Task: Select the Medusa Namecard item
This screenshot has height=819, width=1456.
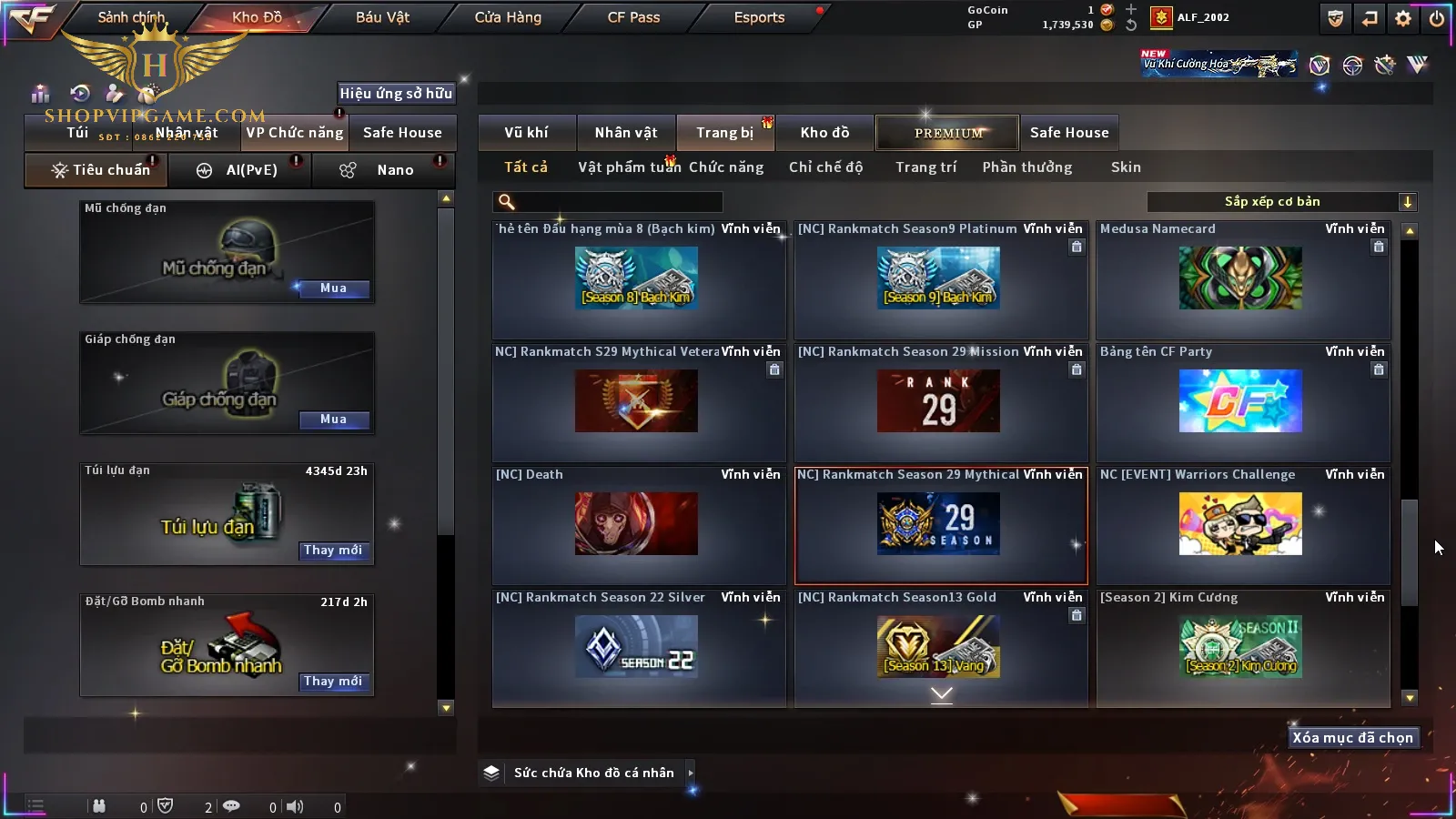Action: pyautogui.click(x=1241, y=278)
